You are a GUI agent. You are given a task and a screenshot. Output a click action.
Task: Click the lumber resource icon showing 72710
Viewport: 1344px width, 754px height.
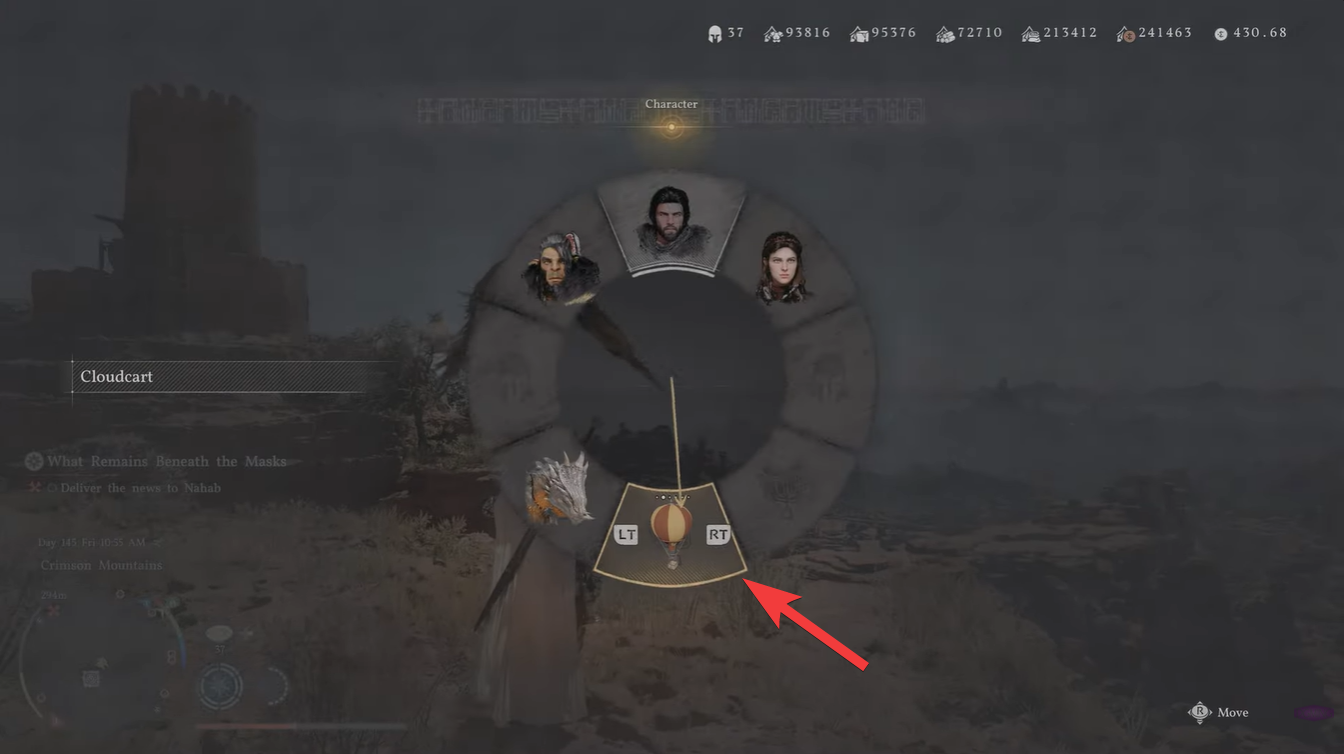click(944, 32)
